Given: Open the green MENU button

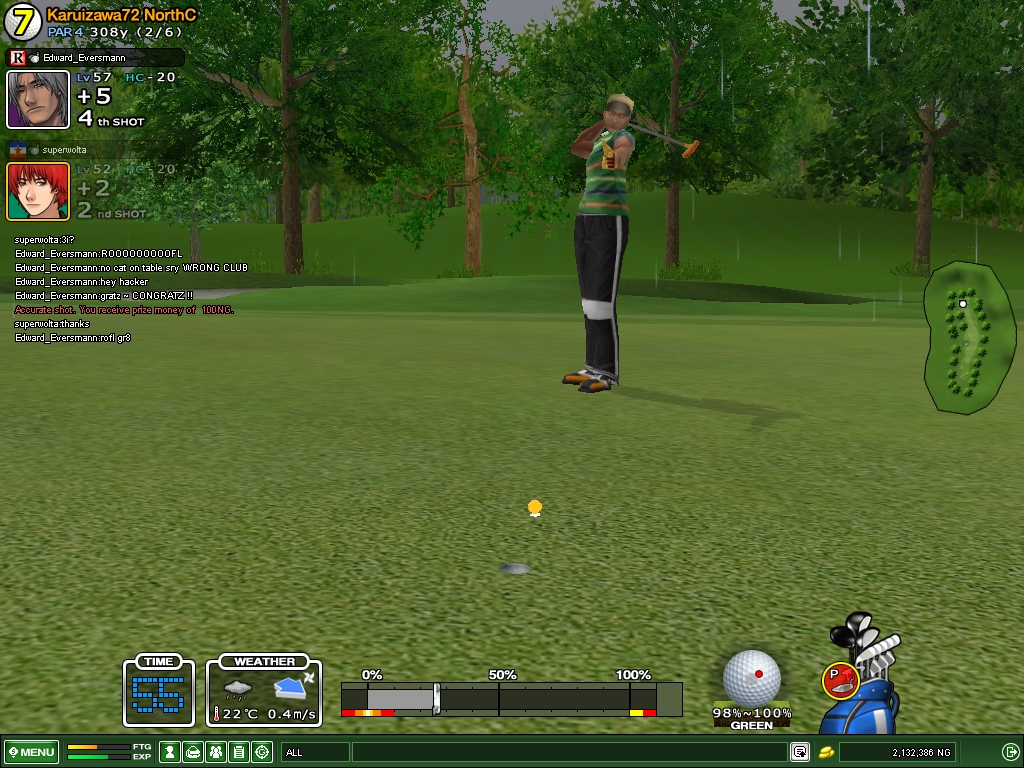Looking at the screenshot, I should coord(32,752).
